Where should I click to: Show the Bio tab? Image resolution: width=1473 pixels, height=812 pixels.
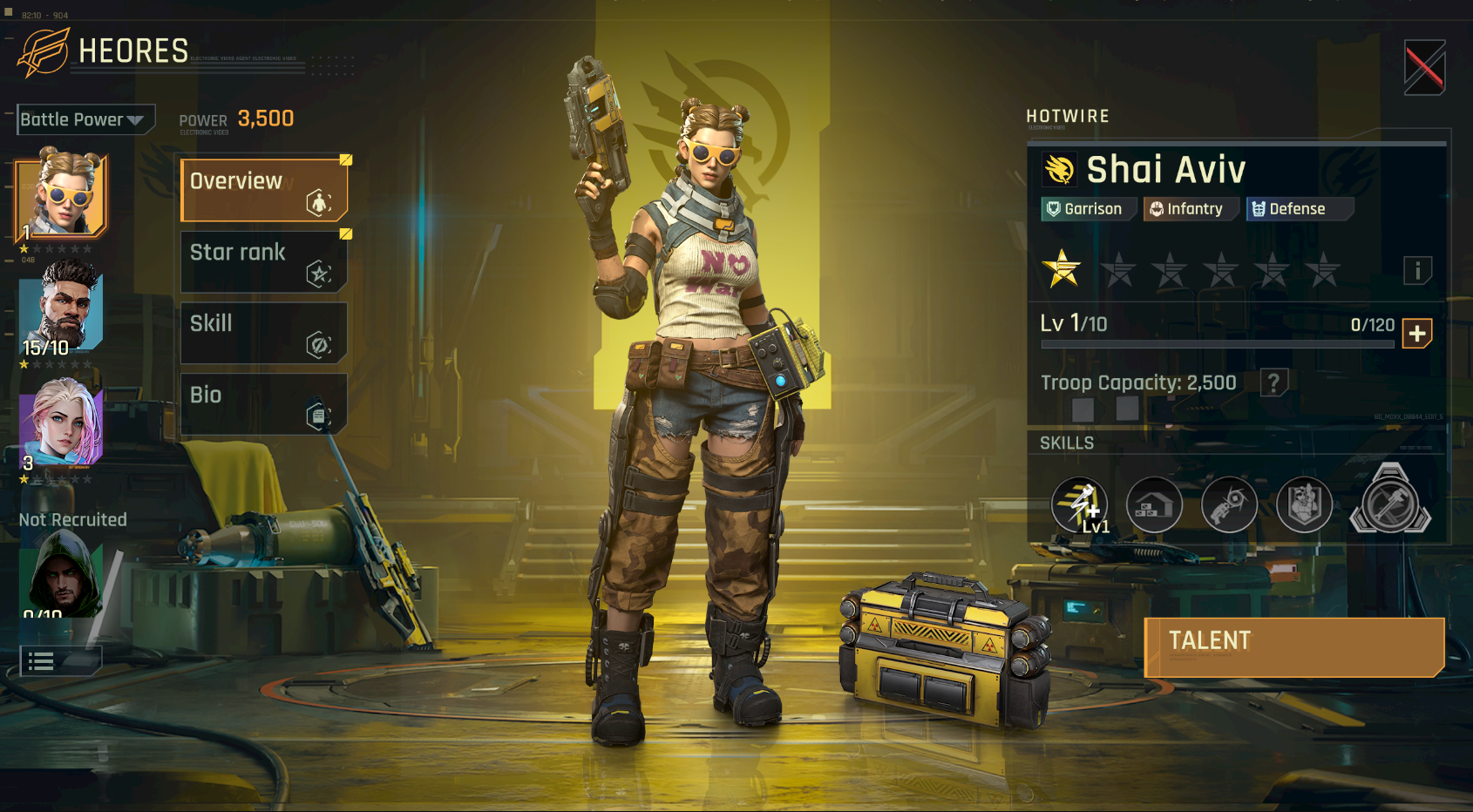[263, 404]
